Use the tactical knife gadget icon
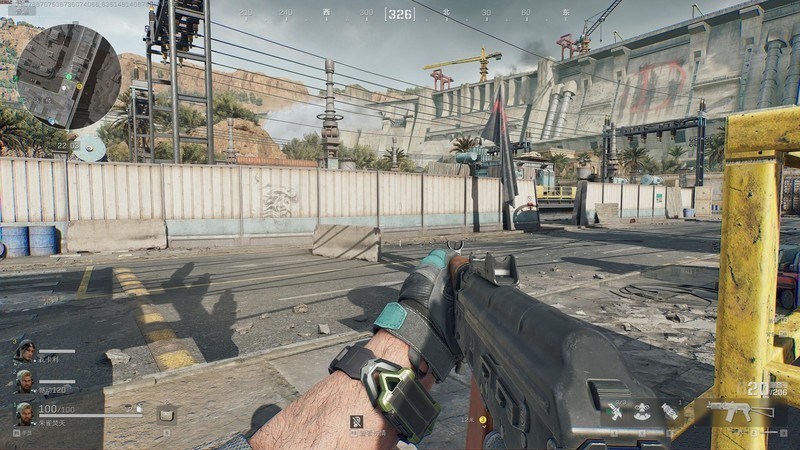800x450 pixels. click(615, 411)
